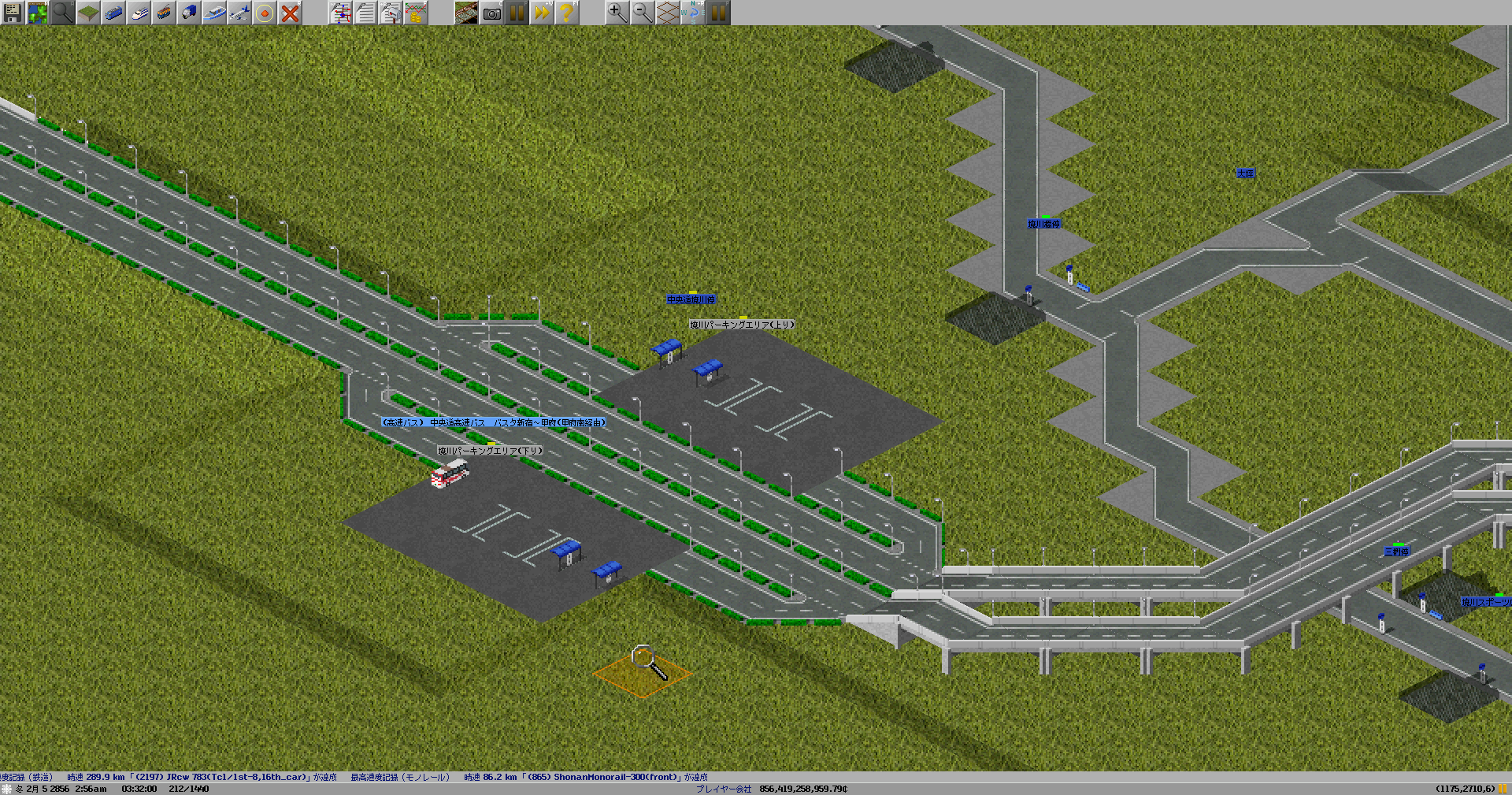Rotate the map using the compass icon

pyautogui.click(x=692, y=13)
